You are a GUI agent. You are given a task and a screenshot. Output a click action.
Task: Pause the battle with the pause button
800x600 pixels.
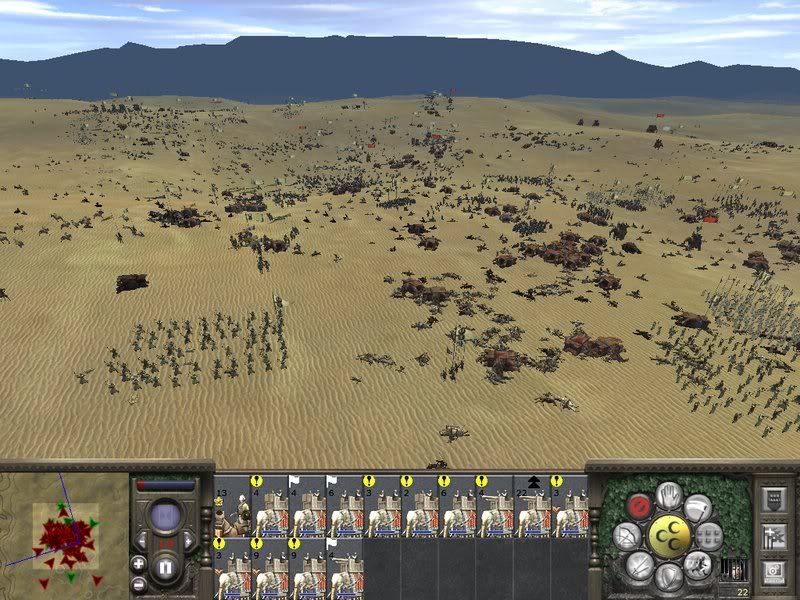pos(167,568)
